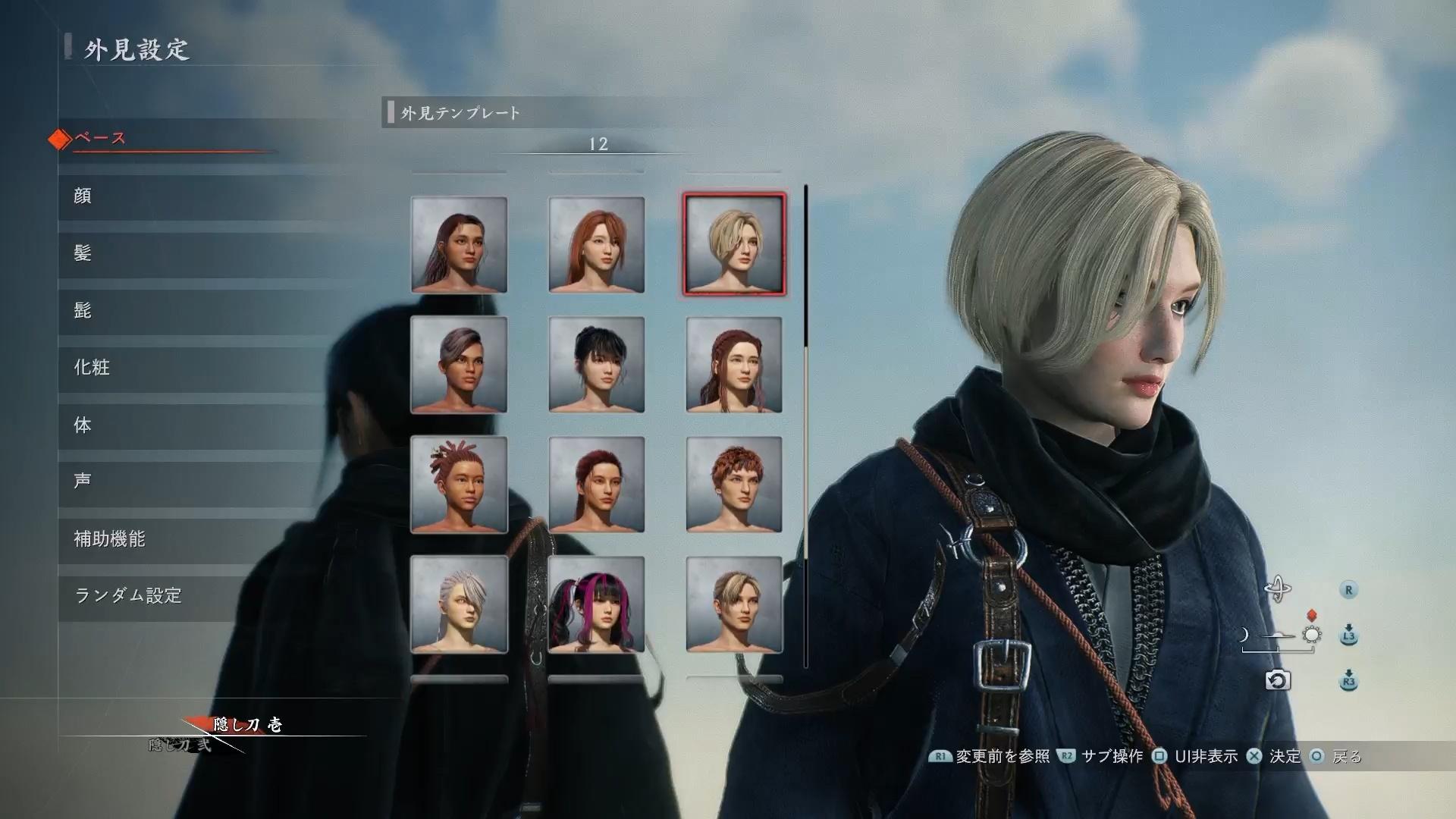Open the 髭 beard settings

83,310
